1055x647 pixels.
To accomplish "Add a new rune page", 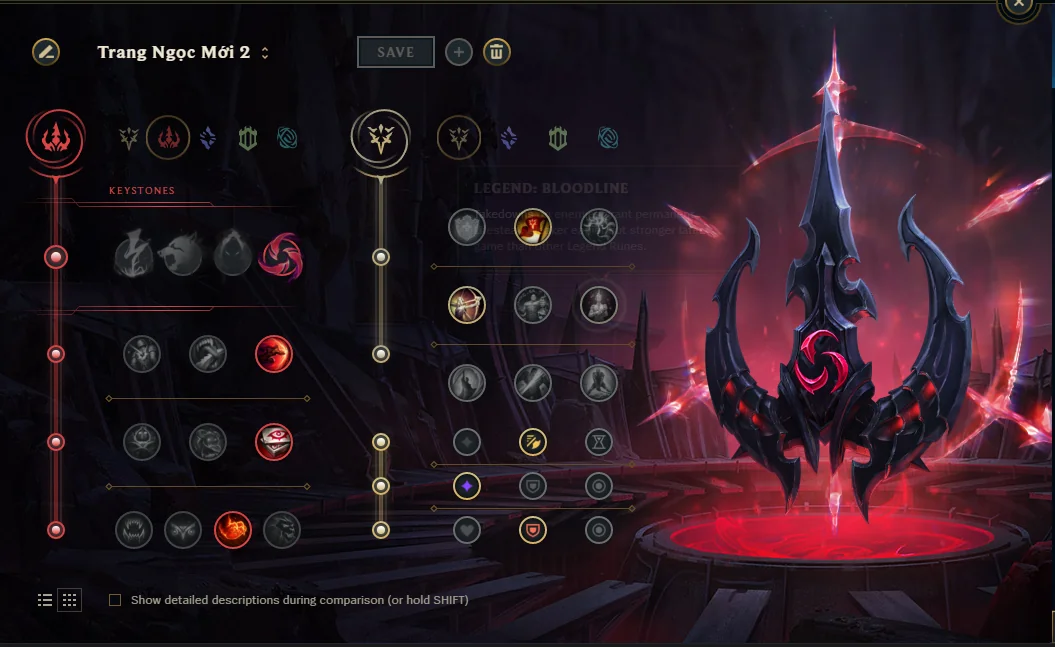I will tap(459, 52).
